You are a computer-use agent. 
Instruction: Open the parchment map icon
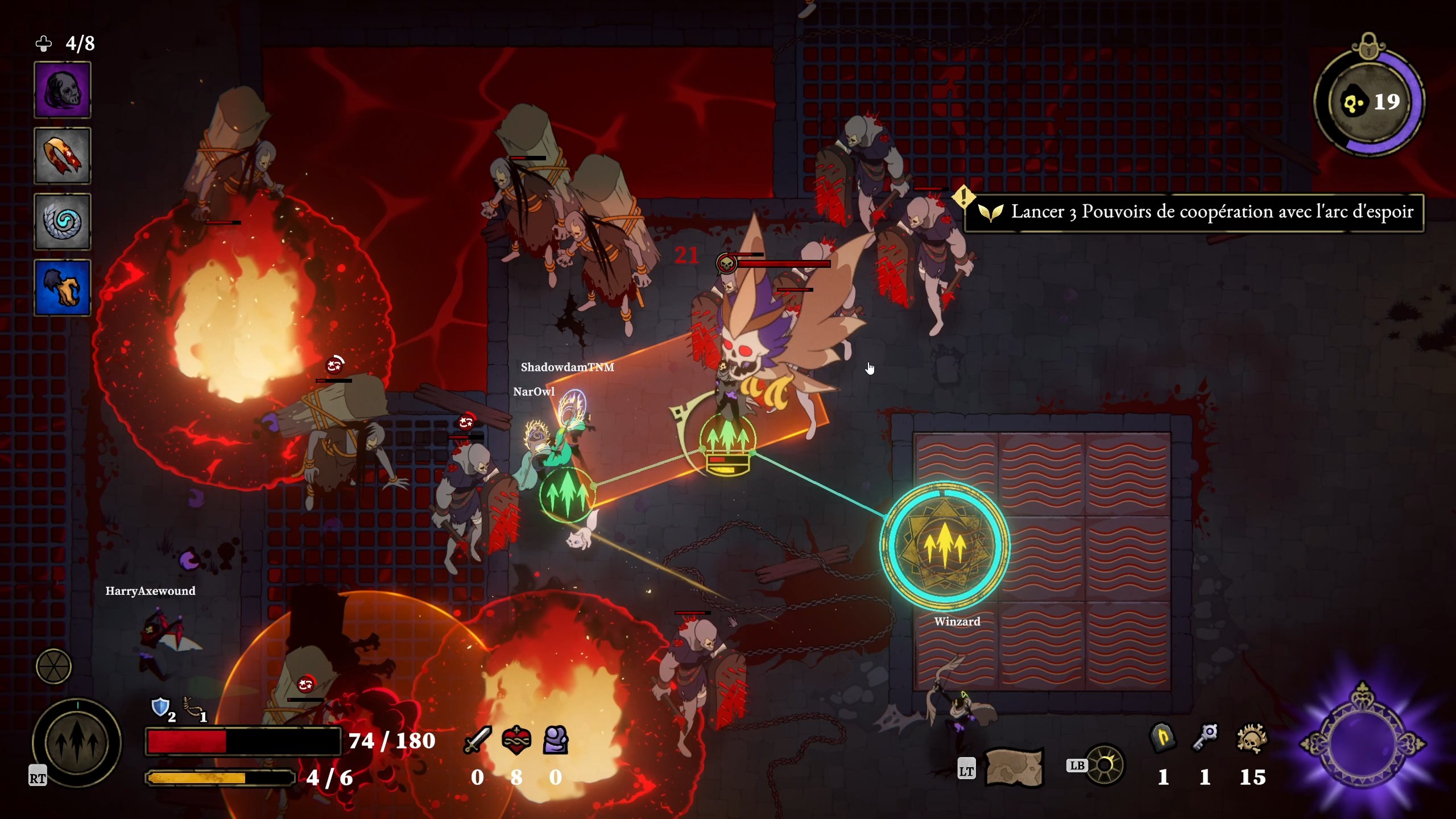point(1014,768)
